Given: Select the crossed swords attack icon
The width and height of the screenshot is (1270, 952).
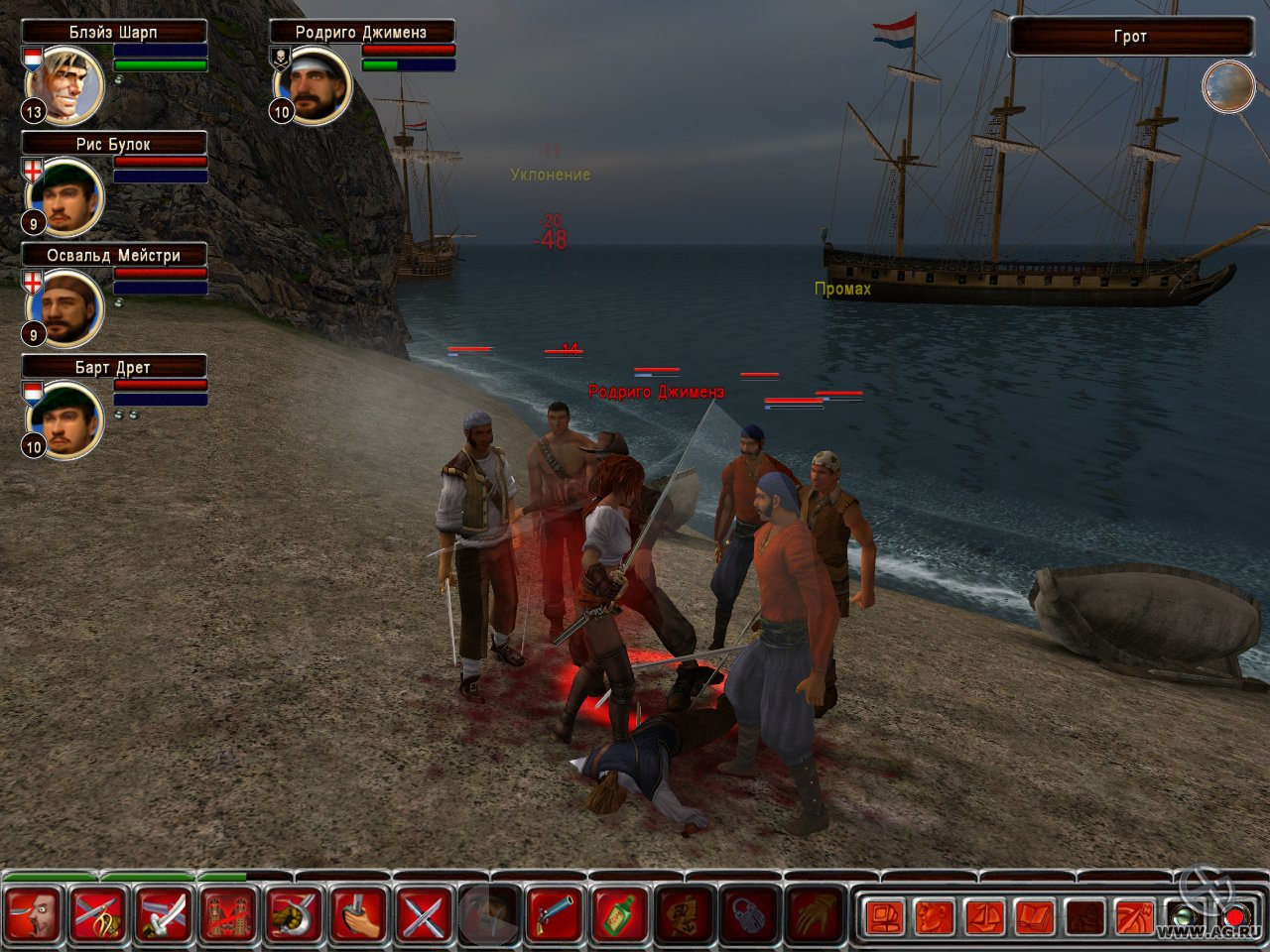Looking at the screenshot, I should coord(425,914).
